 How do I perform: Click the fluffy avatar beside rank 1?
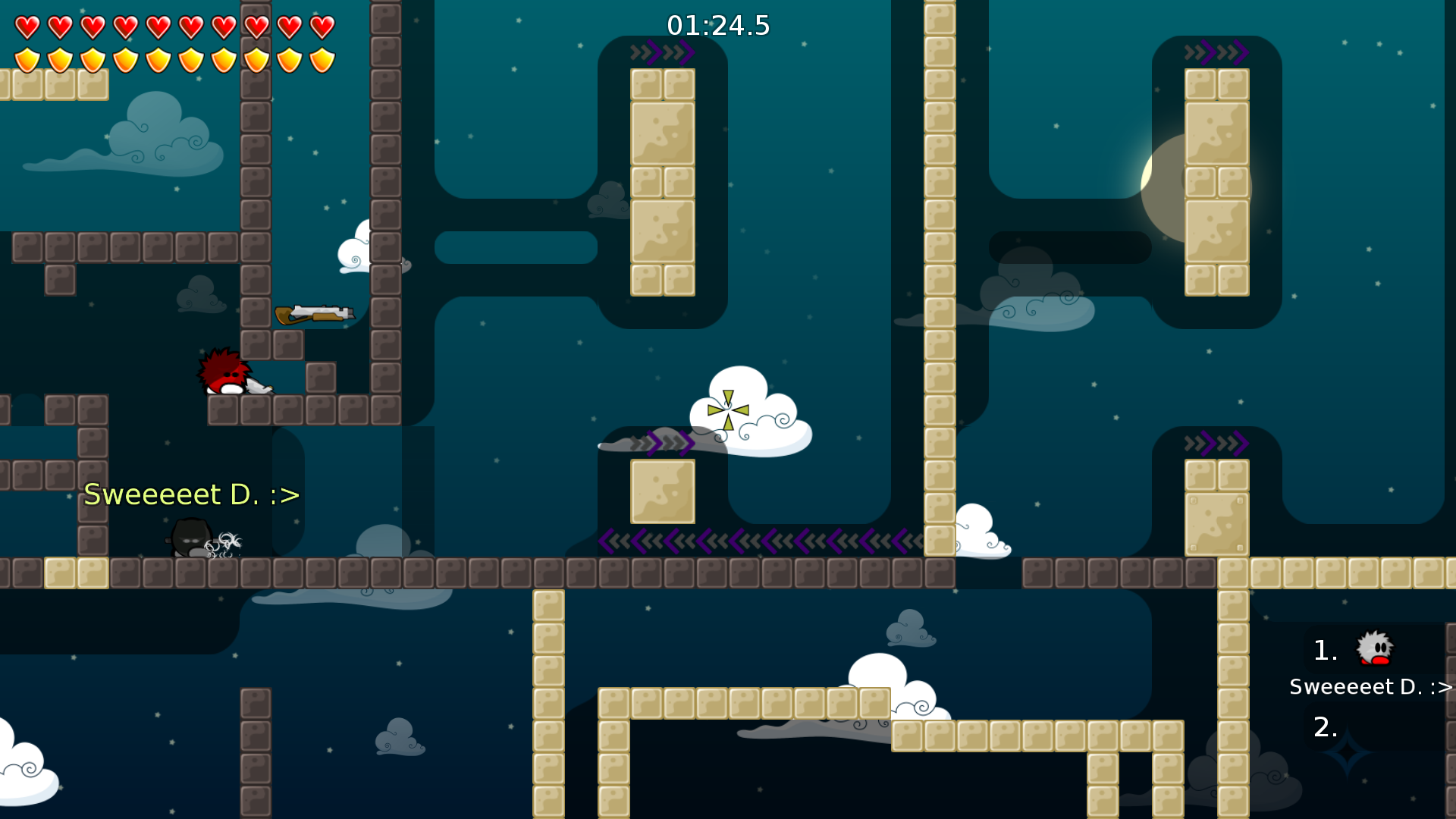[x=1376, y=647]
